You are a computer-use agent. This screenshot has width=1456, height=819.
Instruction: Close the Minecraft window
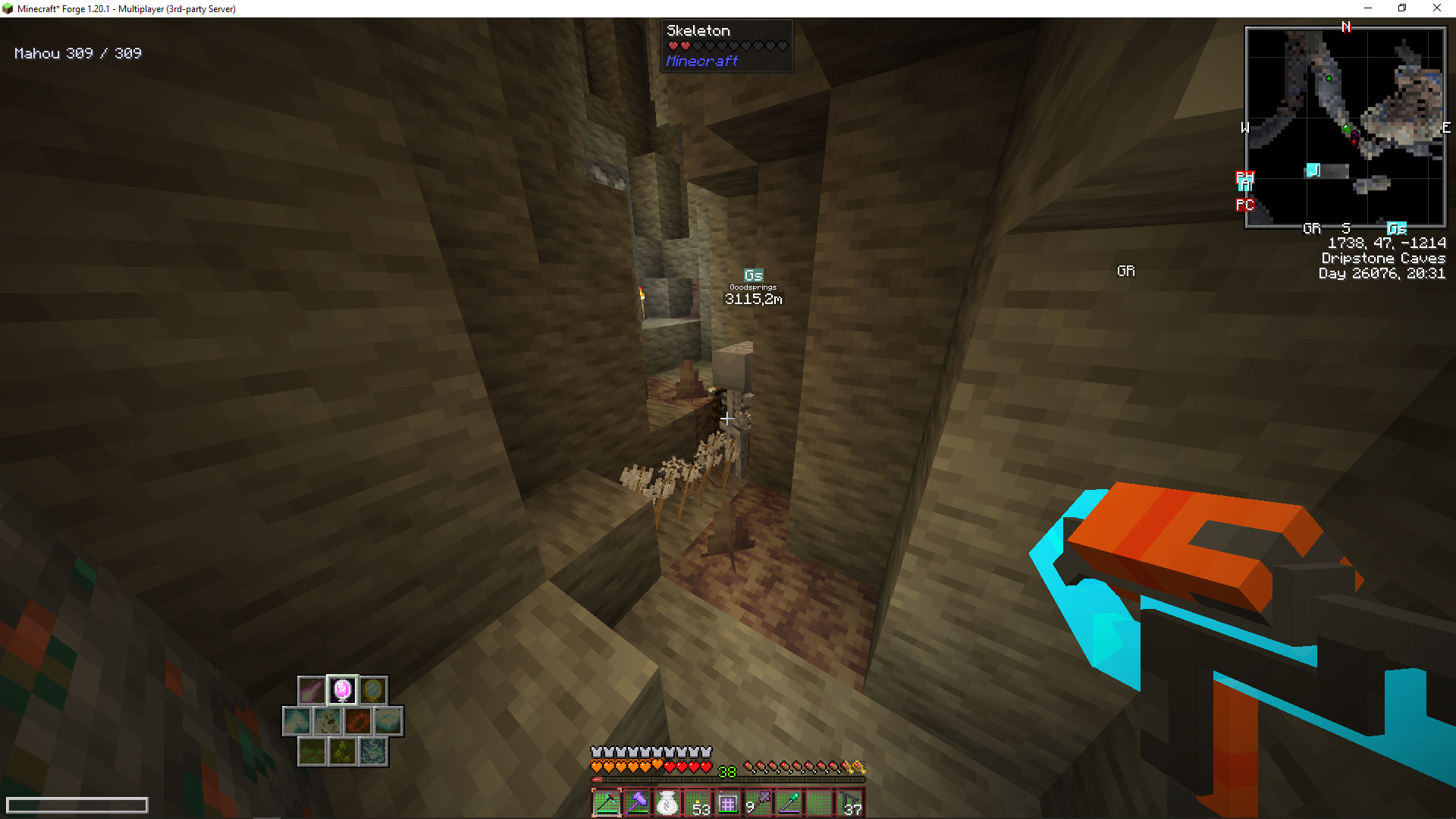[1436, 8]
